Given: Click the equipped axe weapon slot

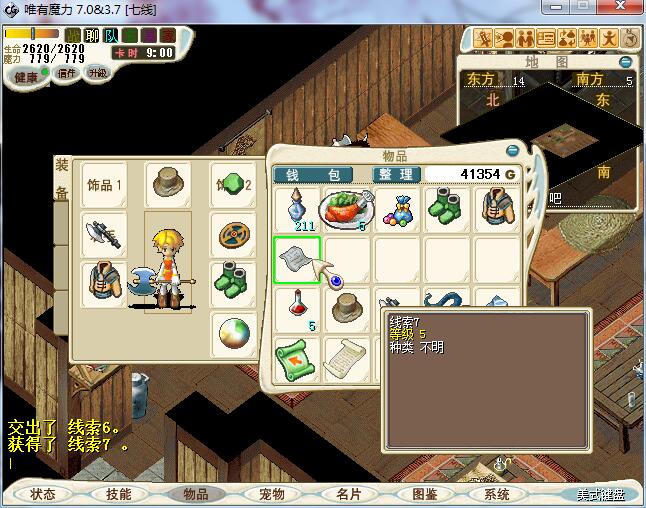Looking at the screenshot, I should click(104, 234).
